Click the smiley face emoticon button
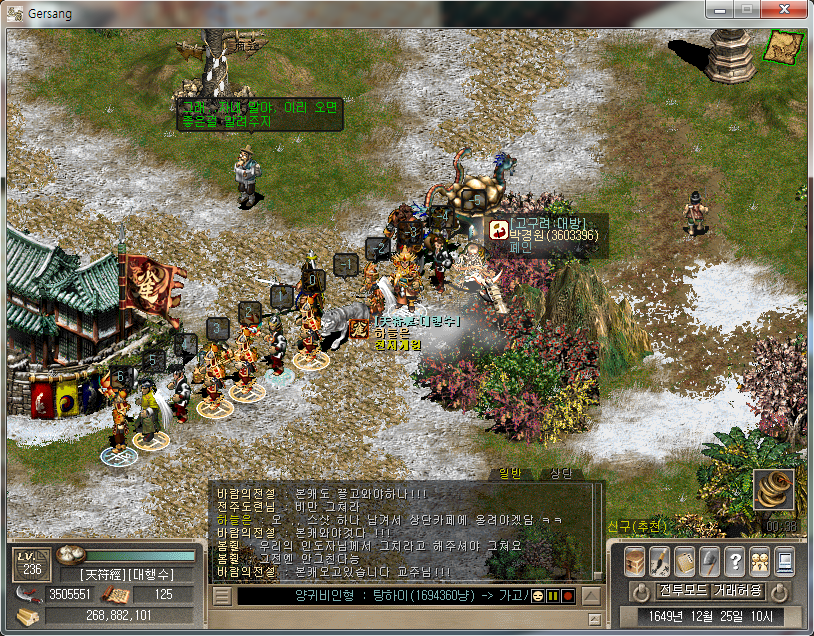 [538, 597]
